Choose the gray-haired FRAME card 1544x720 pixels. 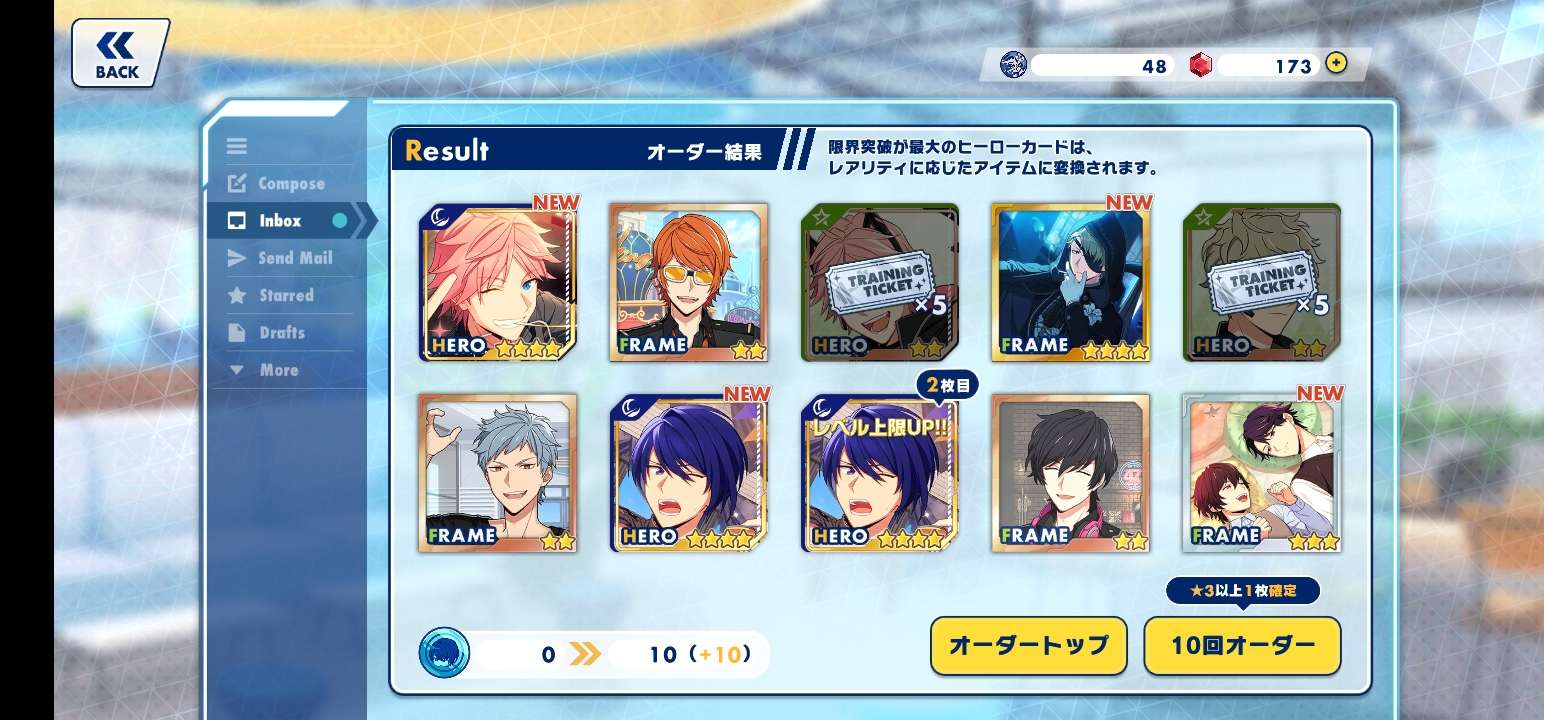(x=498, y=473)
